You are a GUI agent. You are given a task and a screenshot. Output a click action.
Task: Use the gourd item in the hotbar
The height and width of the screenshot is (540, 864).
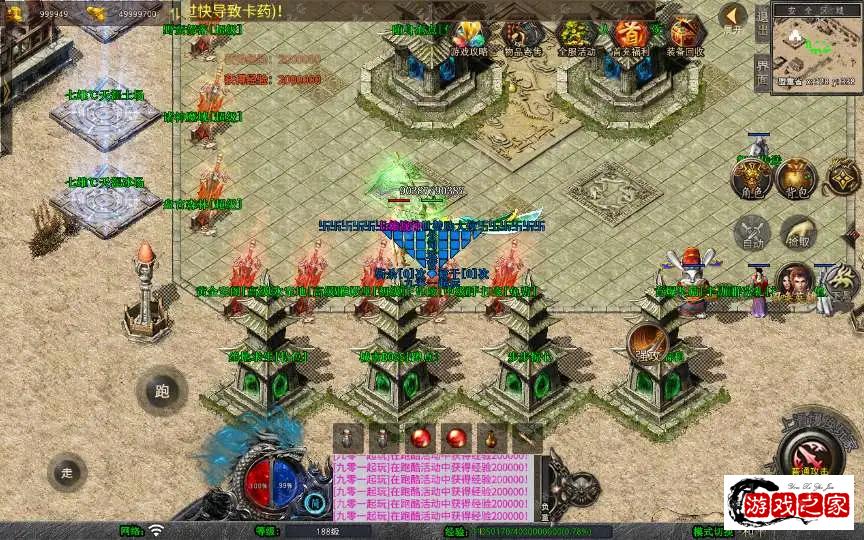[x=490, y=438]
